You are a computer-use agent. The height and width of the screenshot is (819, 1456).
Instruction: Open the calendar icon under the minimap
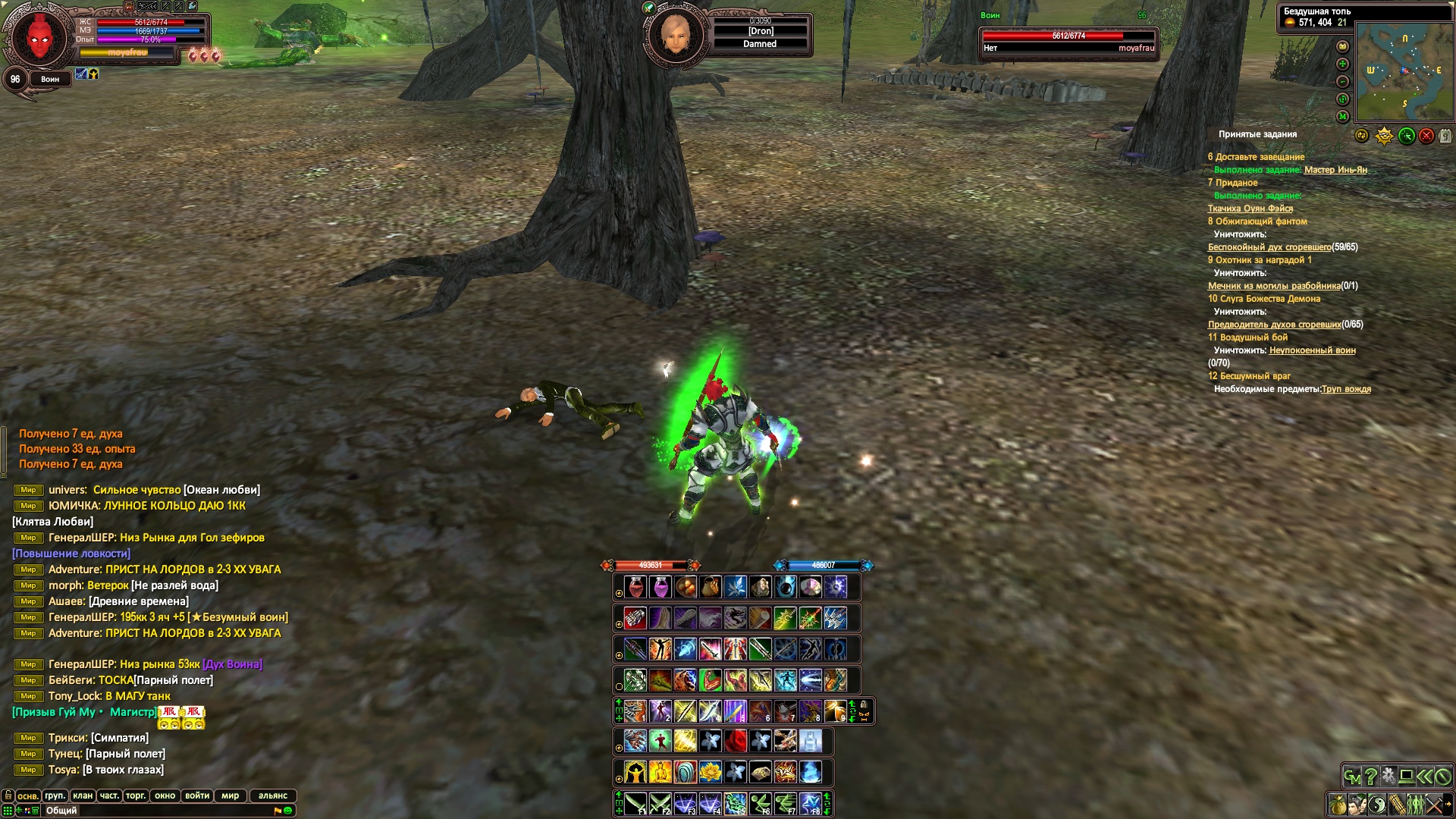point(1445,136)
